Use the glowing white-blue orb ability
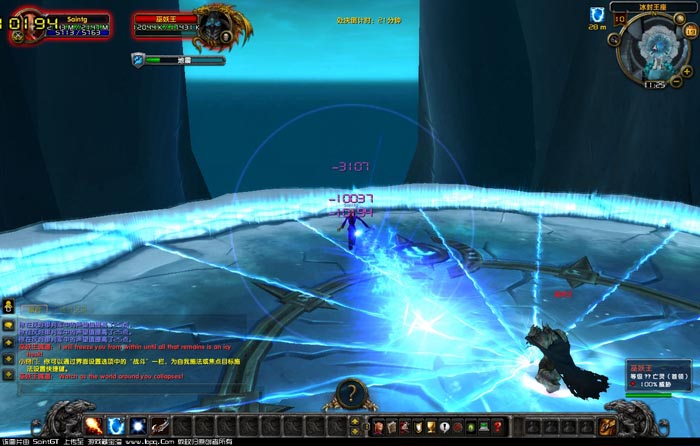Viewport: 700px width, 446px height. 137,426
